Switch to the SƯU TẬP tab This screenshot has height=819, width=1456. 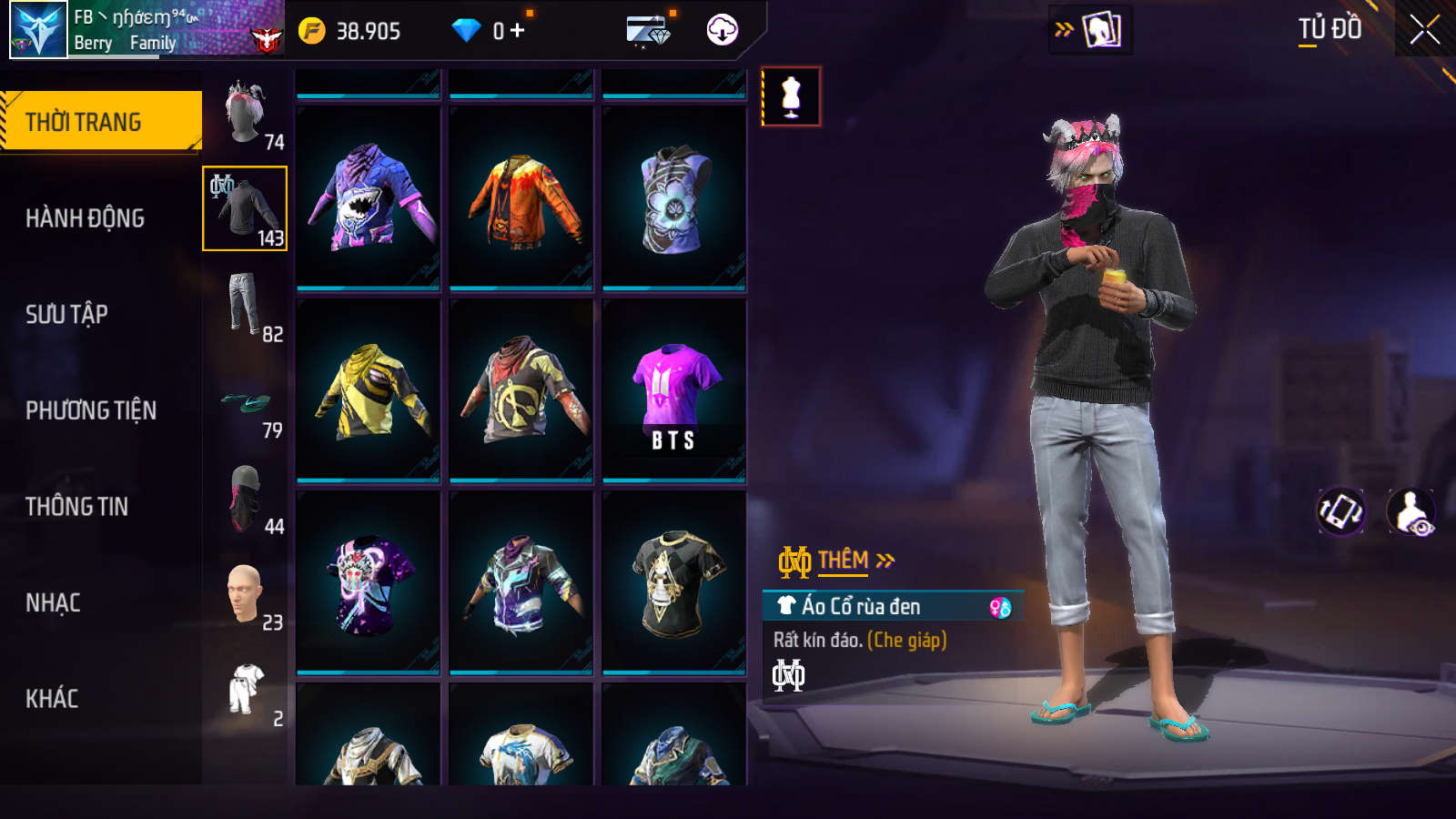(66, 315)
